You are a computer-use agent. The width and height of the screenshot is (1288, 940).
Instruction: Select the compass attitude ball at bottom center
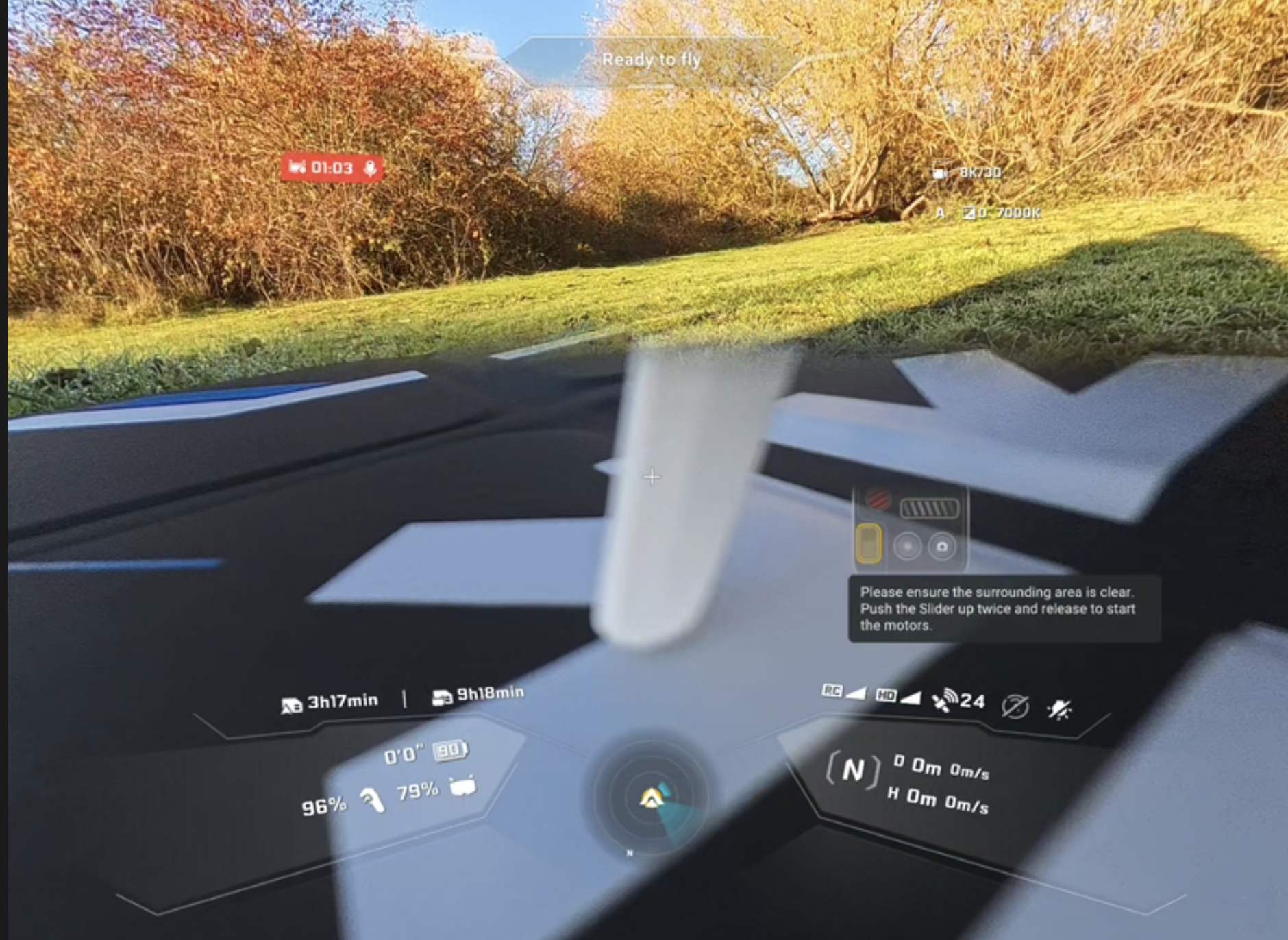pyautogui.click(x=651, y=798)
